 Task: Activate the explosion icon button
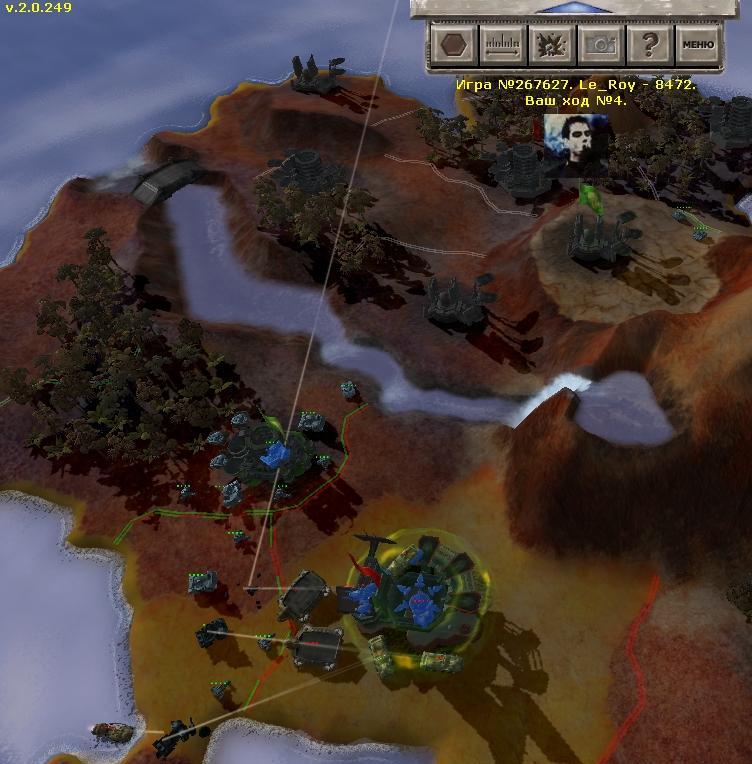pyautogui.click(x=550, y=45)
